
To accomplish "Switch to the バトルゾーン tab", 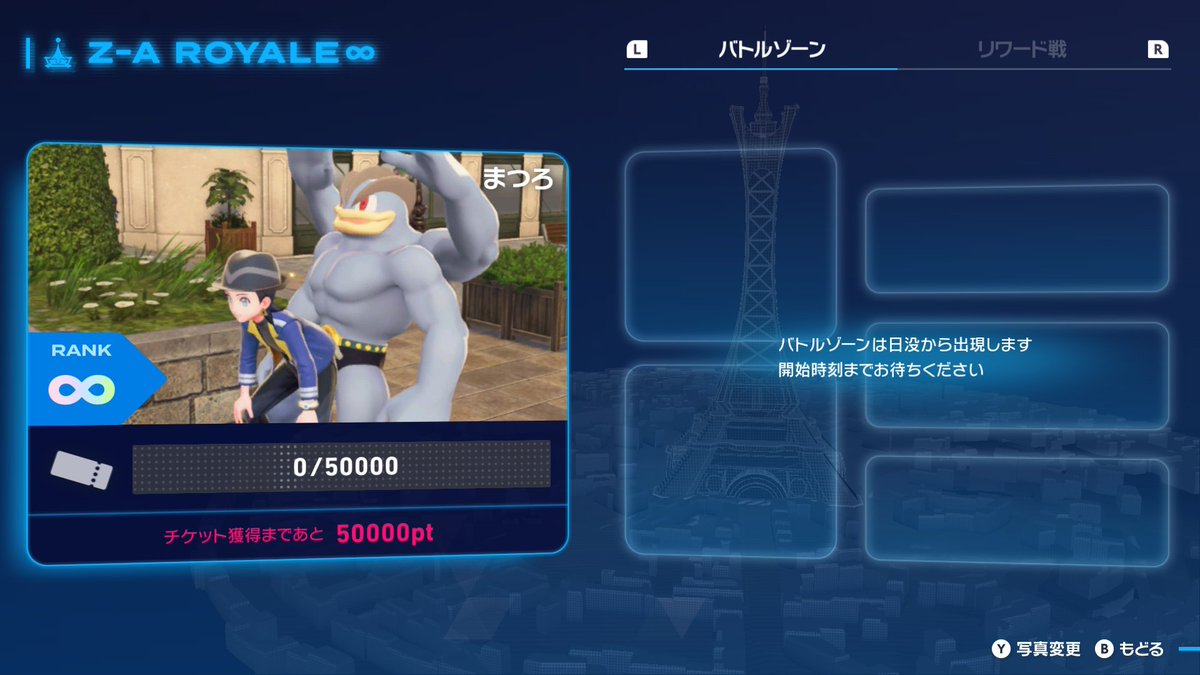I will pos(771,49).
